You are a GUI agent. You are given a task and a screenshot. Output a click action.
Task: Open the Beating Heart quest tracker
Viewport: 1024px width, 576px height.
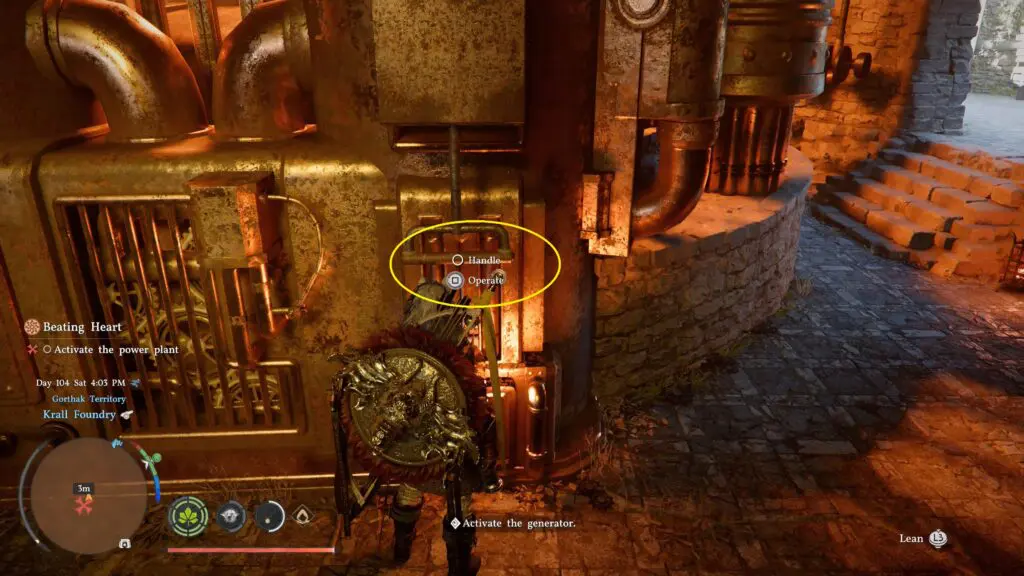pyautogui.click(x=82, y=327)
